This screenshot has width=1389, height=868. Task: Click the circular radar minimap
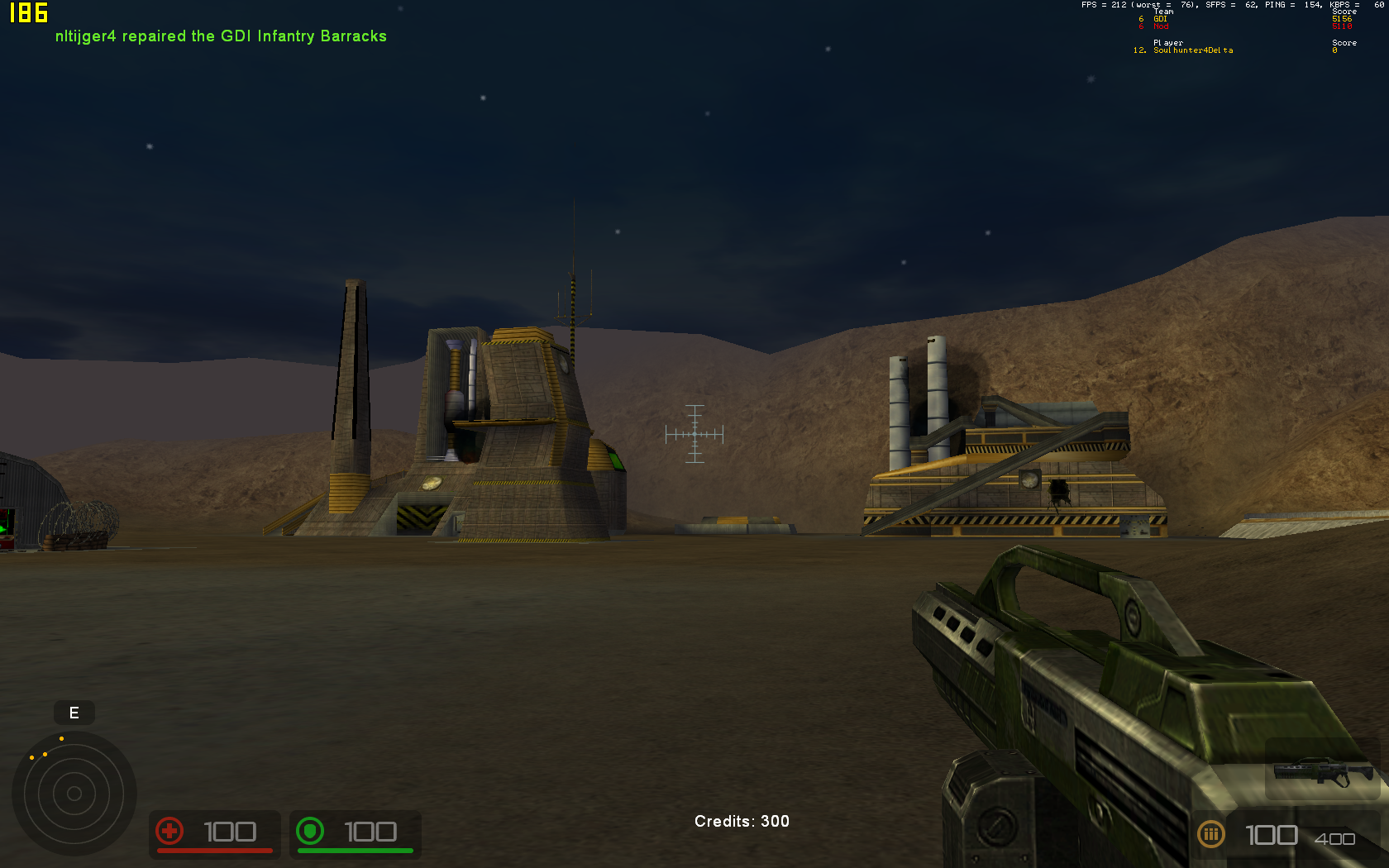pyautogui.click(x=74, y=794)
